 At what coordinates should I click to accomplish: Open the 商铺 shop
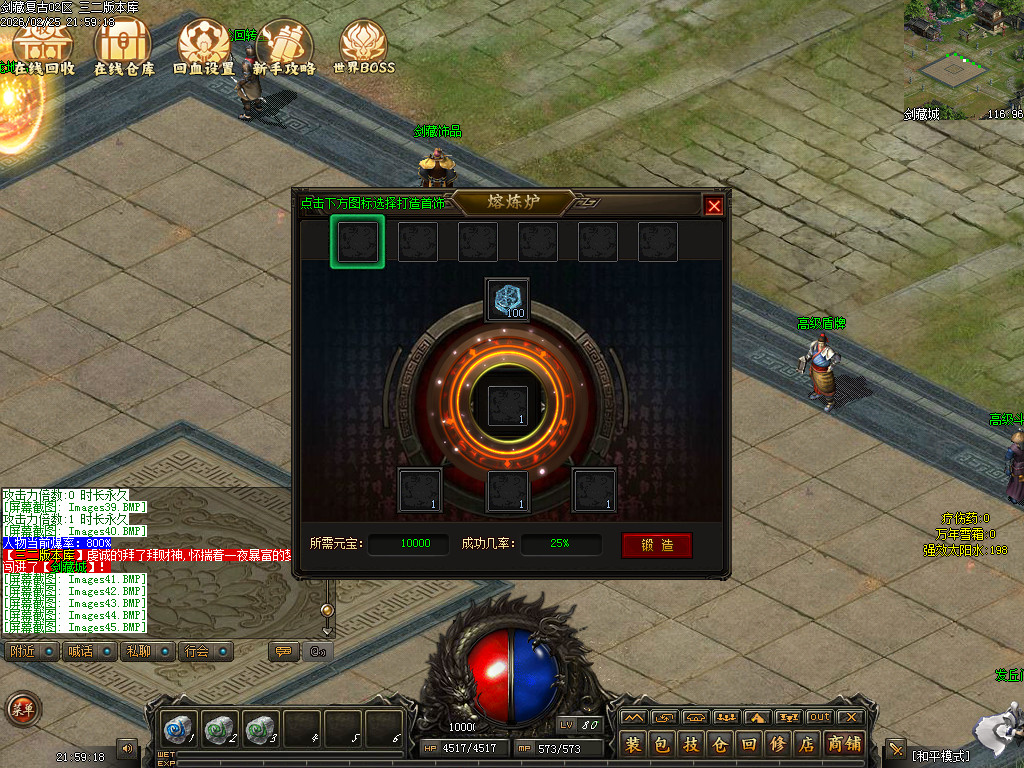tap(845, 744)
